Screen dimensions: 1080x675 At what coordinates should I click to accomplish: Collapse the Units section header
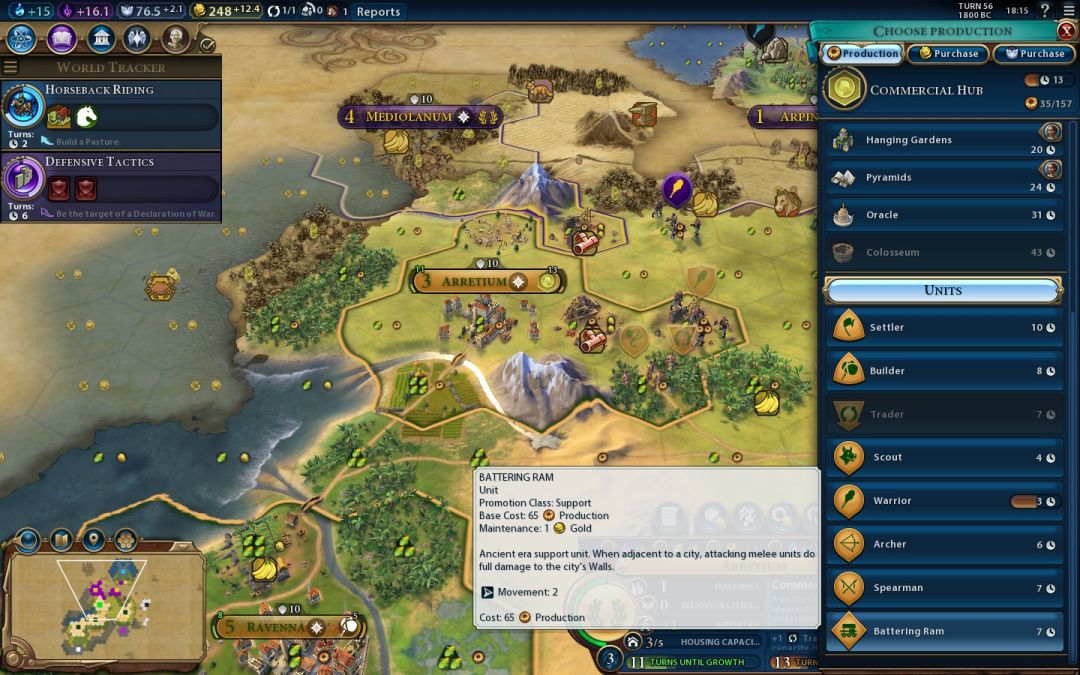pos(943,291)
